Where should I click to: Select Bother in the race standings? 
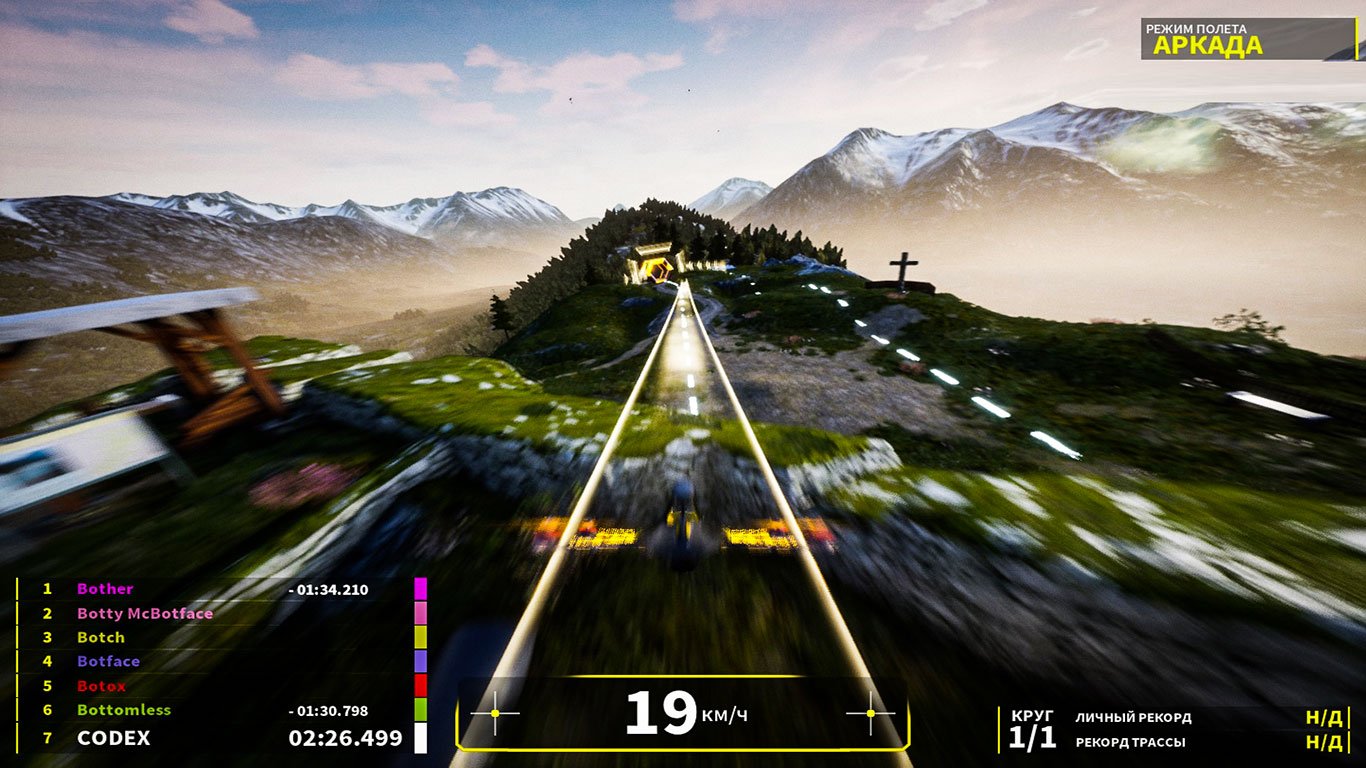pyautogui.click(x=105, y=589)
